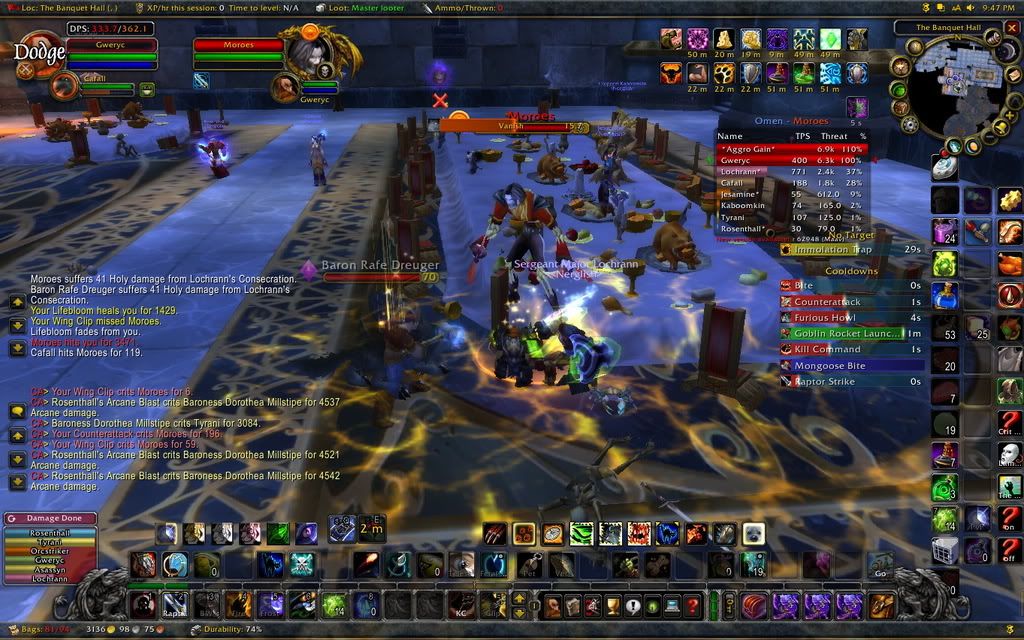The image size is (1024, 640).
Task: Click the Immolation Trap timer bar
Action: (848, 250)
